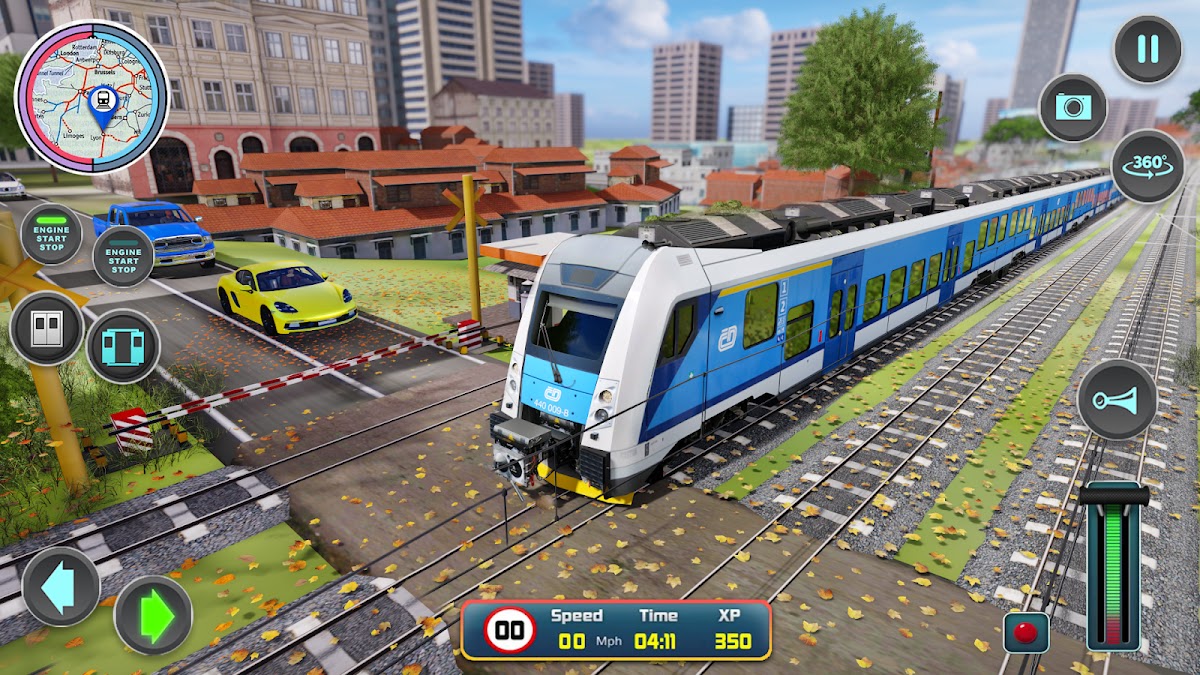Toggle the cyan train door button
The width and height of the screenshot is (1200, 675).
(123, 347)
